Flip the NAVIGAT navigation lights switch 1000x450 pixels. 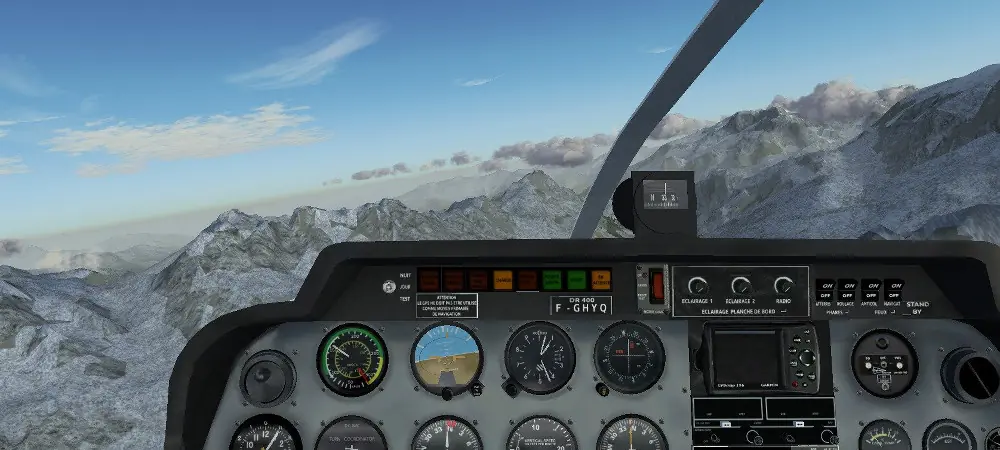893,291
